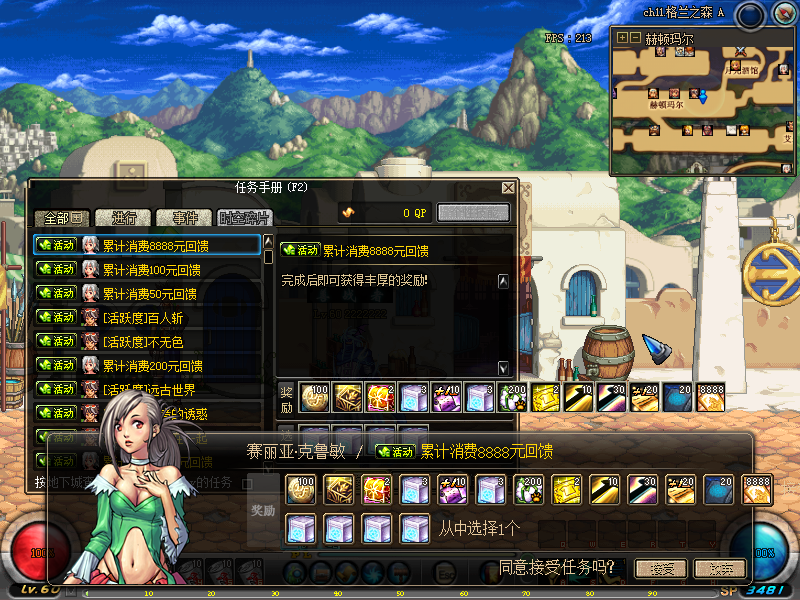The height and width of the screenshot is (600, 800).
Task: Show the 事件 quest tab
Action: 184,218
